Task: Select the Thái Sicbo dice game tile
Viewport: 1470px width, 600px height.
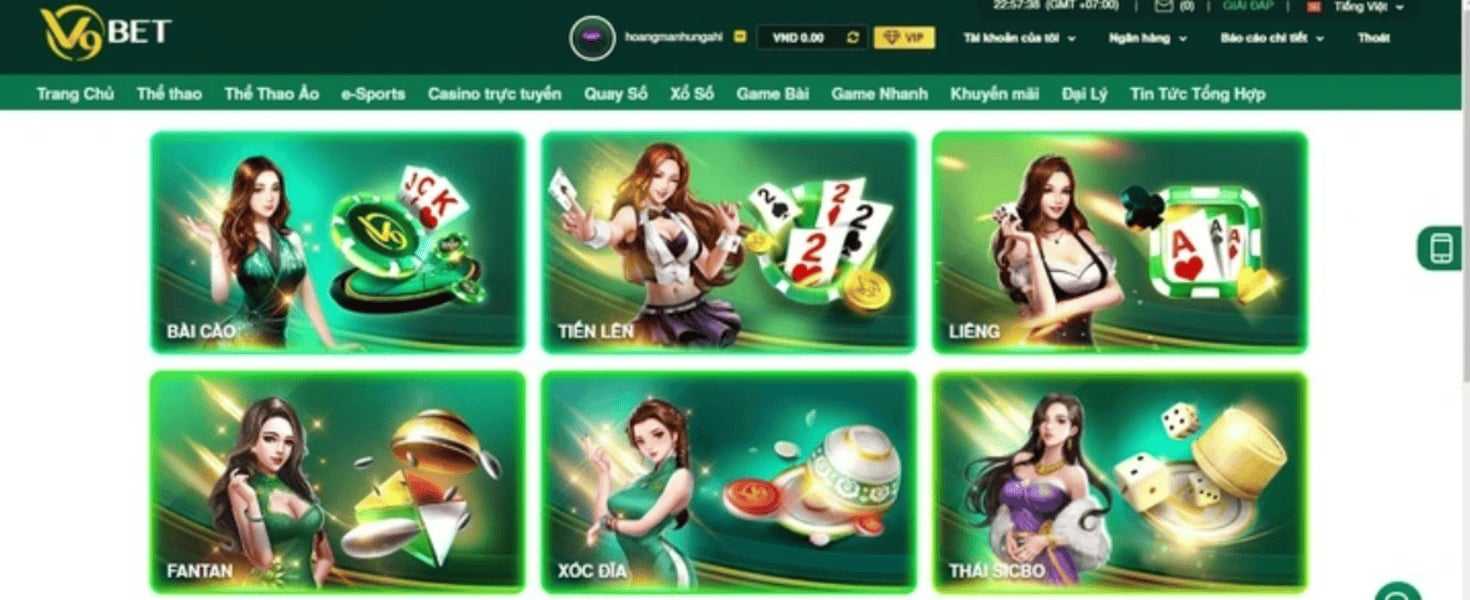Action: pyautogui.click(x=1119, y=480)
